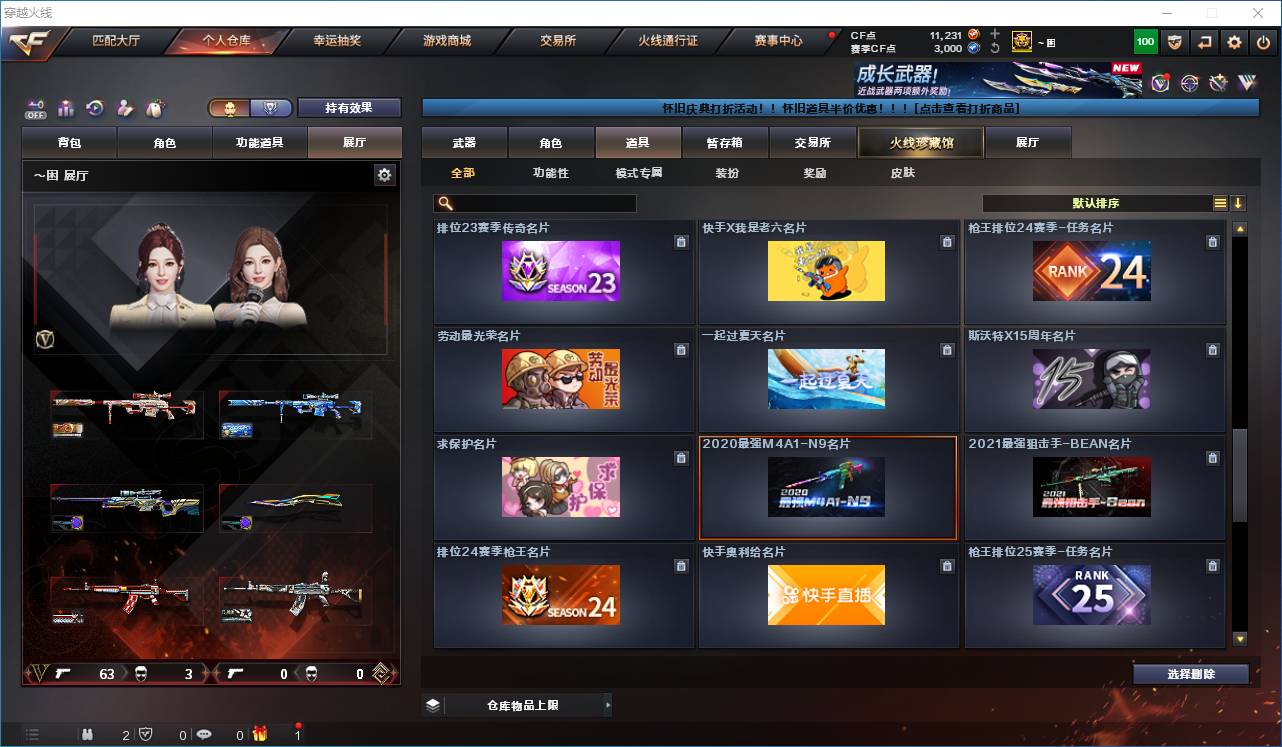Open the stats bar chart icon

point(65,107)
